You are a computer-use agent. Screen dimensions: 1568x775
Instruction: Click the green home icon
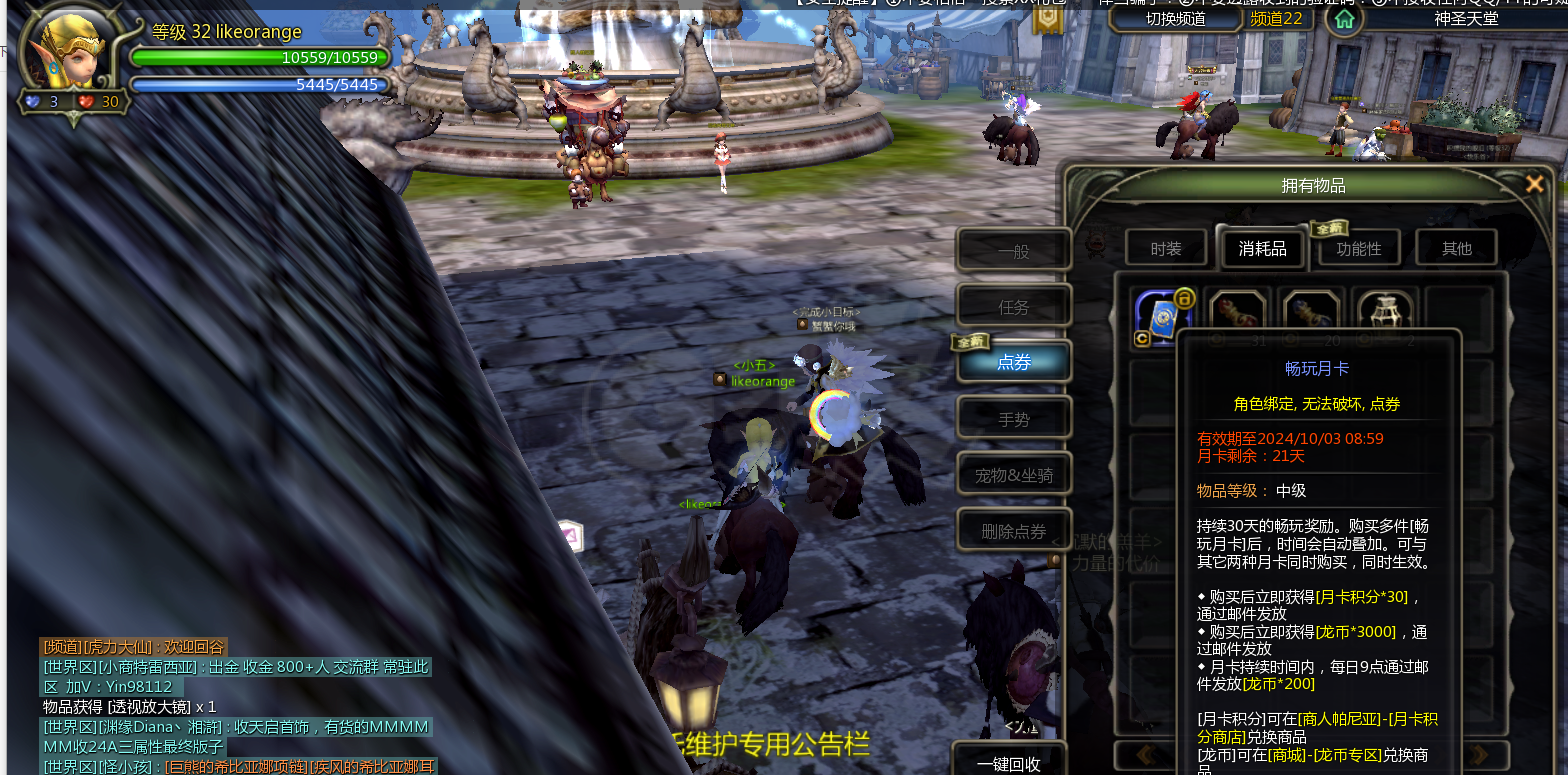pyautogui.click(x=1344, y=18)
